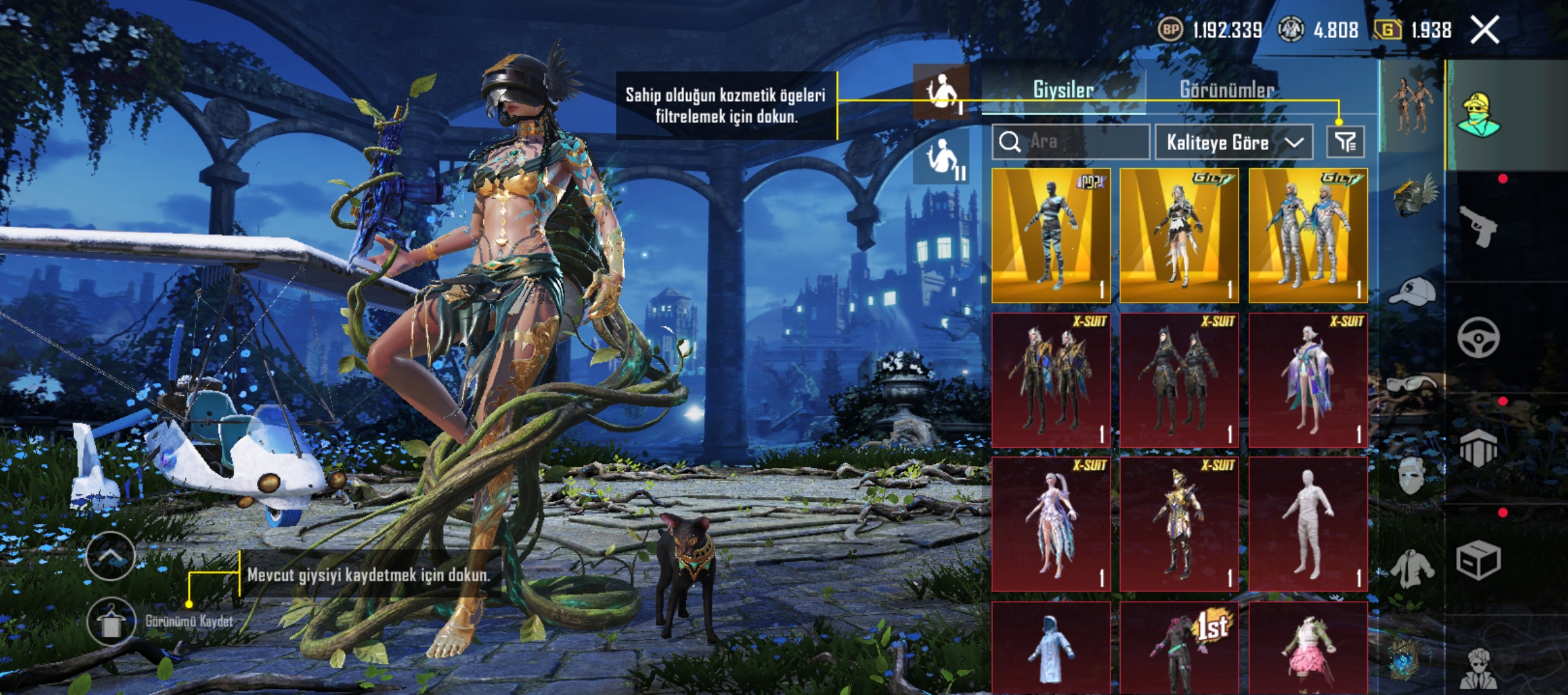Open the crate box category
Viewport: 1568px width, 695px height.
(x=1478, y=560)
